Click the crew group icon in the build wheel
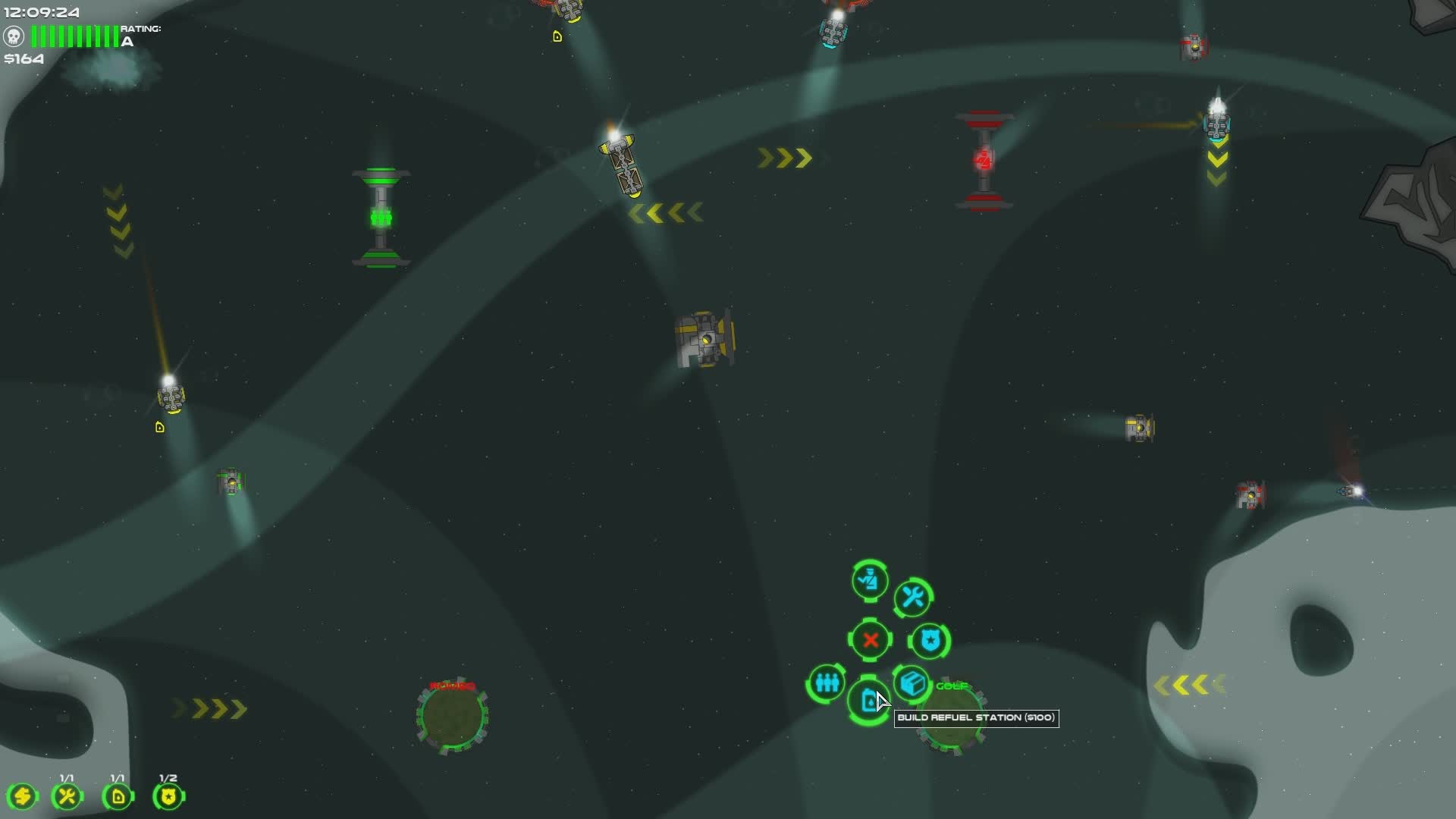Screen dimensions: 1456x819 click(x=826, y=683)
